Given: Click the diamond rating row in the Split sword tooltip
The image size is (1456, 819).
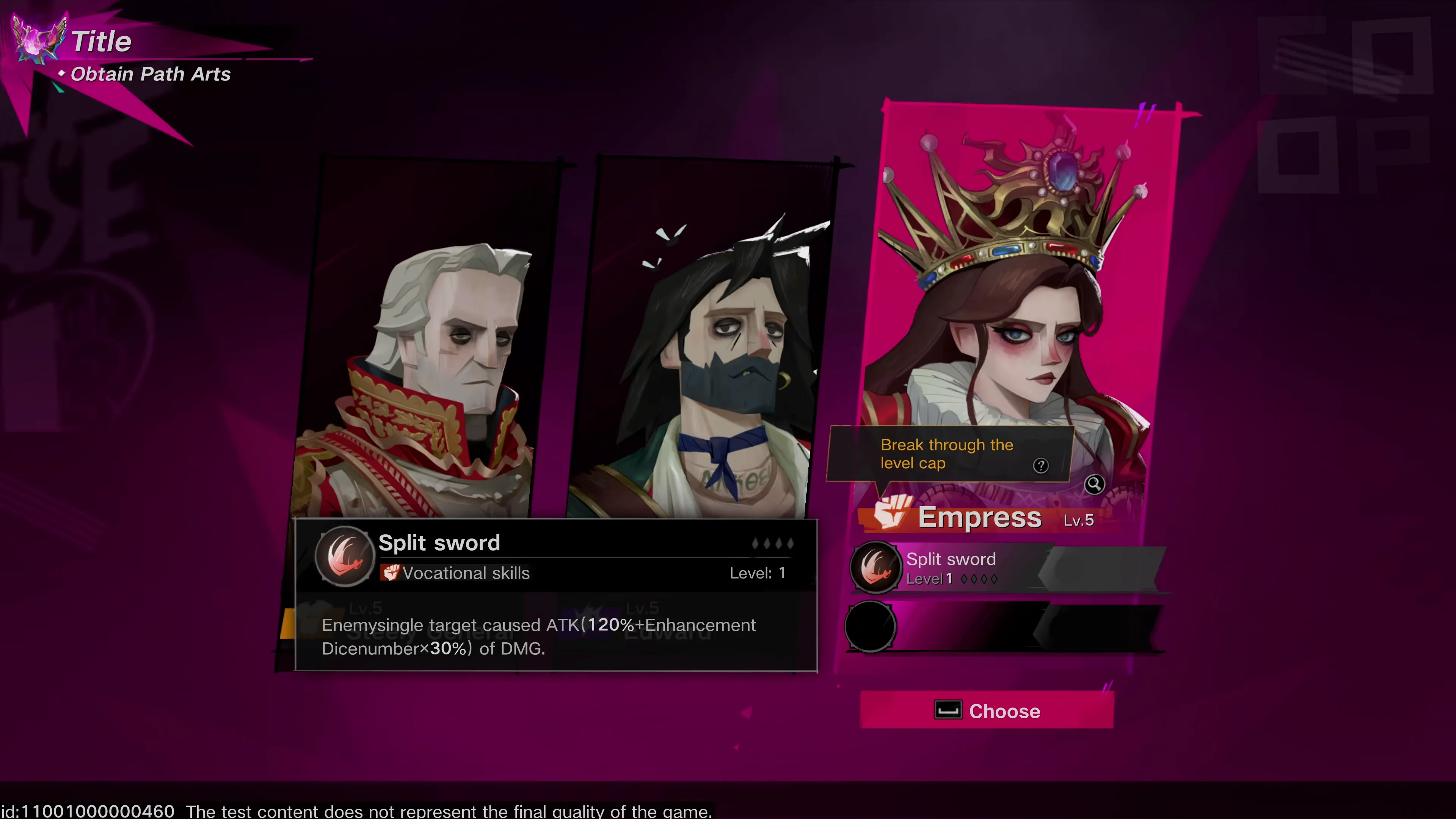Looking at the screenshot, I should click(773, 543).
